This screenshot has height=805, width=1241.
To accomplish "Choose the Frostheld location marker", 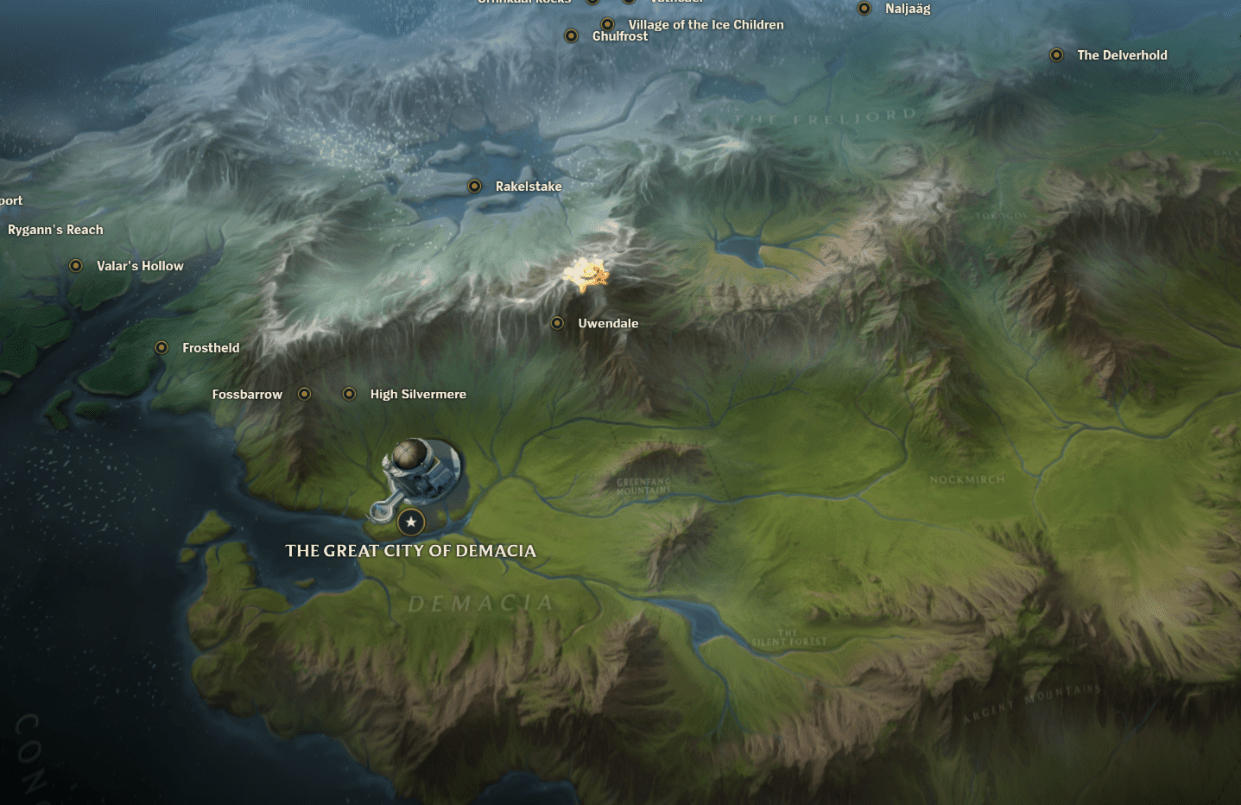I will (x=162, y=348).
